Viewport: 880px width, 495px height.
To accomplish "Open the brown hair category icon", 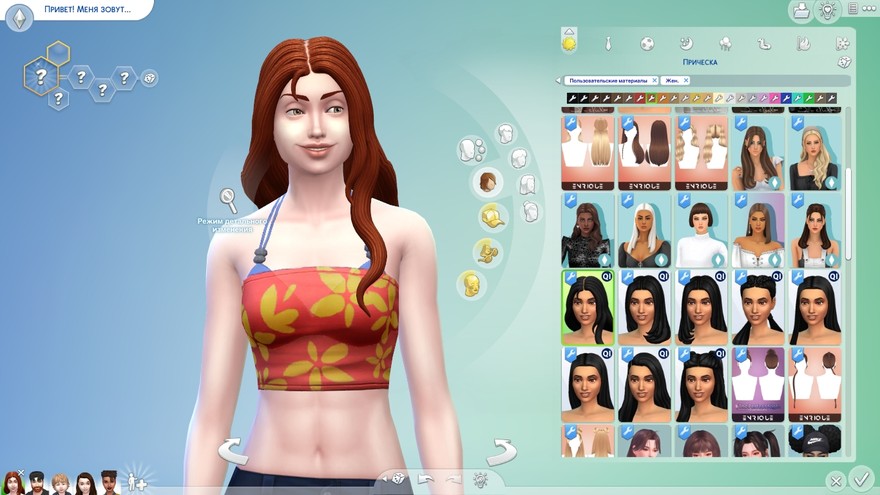I will coord(487,181).
